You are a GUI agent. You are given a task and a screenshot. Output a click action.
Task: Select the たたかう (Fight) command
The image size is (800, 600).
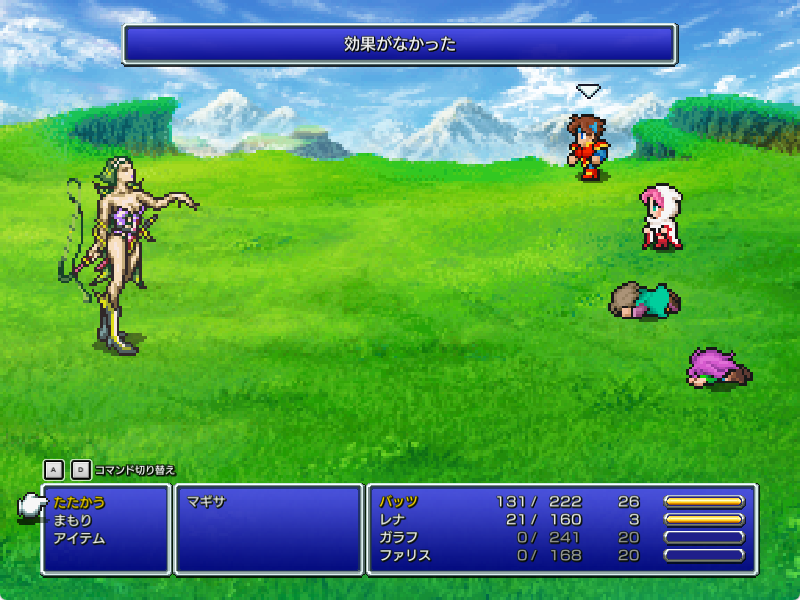coord(80,502)
